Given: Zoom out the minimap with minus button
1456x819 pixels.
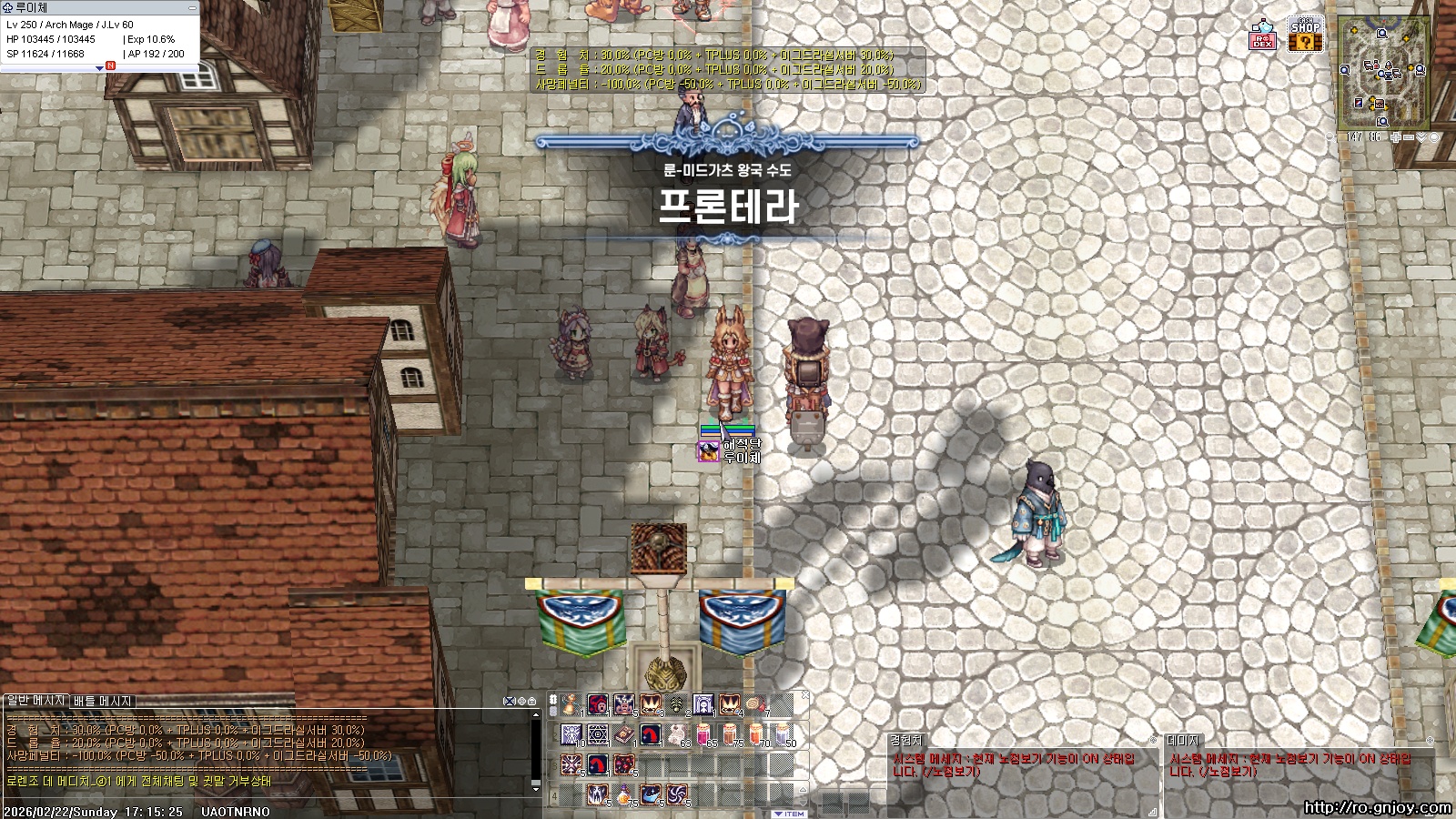Looking at the screenshot, I should click(x=1409, y=137).
